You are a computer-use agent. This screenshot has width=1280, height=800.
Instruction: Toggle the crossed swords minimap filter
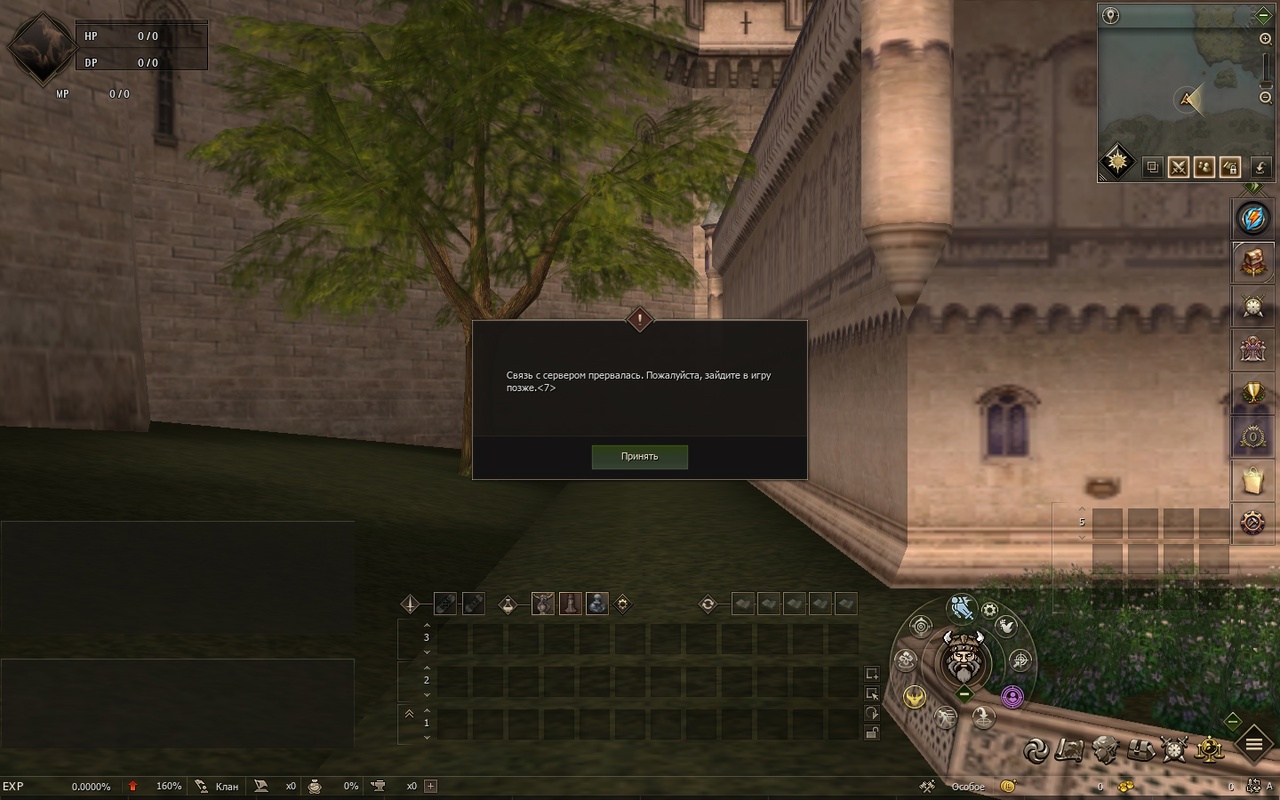(1178, 167)
